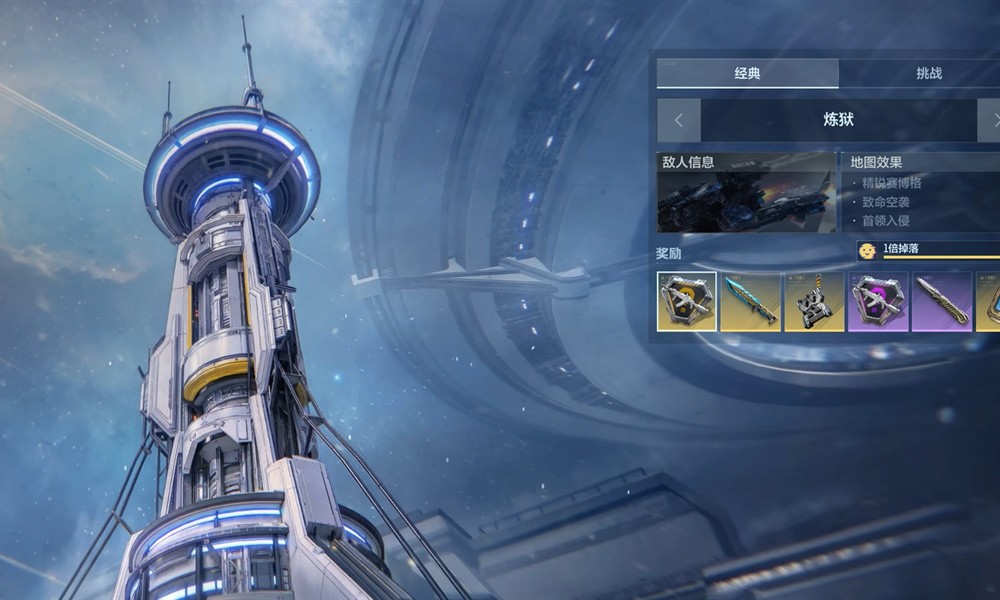1000x600 pixels.
Task: Select the purple rifle badge reward
Action: pos(878,301)
